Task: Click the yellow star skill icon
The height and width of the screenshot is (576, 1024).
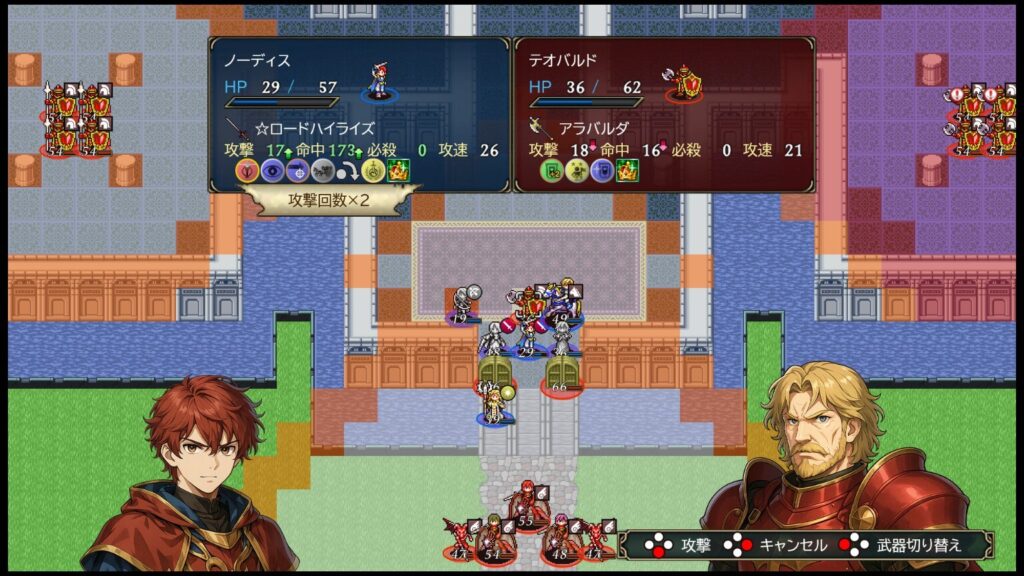Action: pos(576,171)
